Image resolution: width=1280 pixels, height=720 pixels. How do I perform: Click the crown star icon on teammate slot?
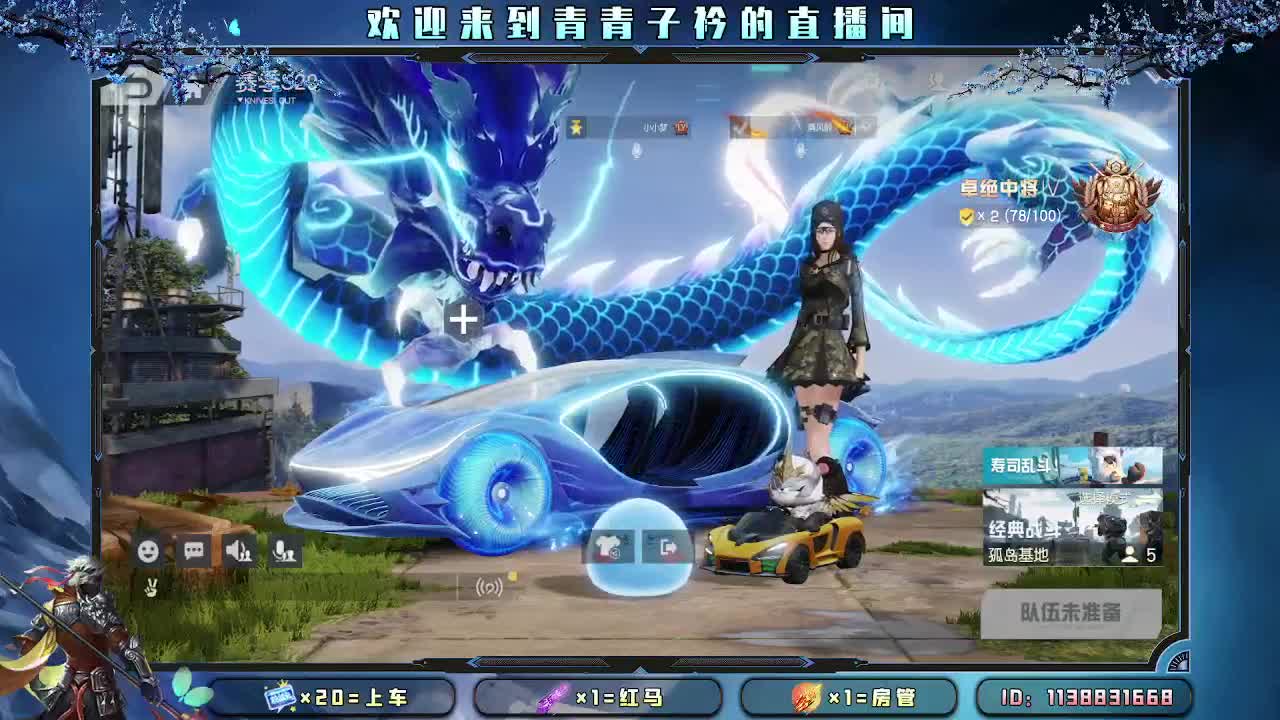(574, 127)
